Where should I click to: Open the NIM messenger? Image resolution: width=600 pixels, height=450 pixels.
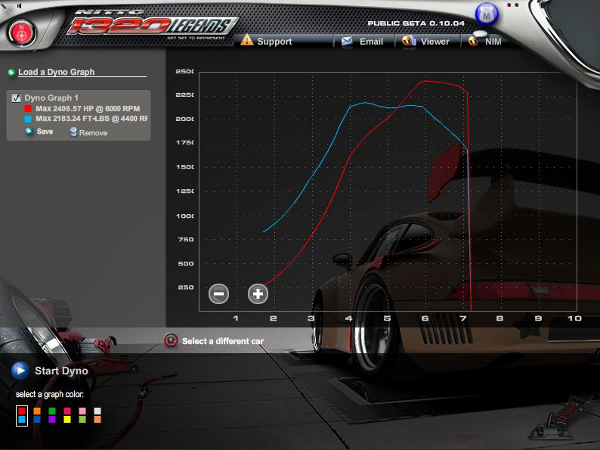(485, 42)
